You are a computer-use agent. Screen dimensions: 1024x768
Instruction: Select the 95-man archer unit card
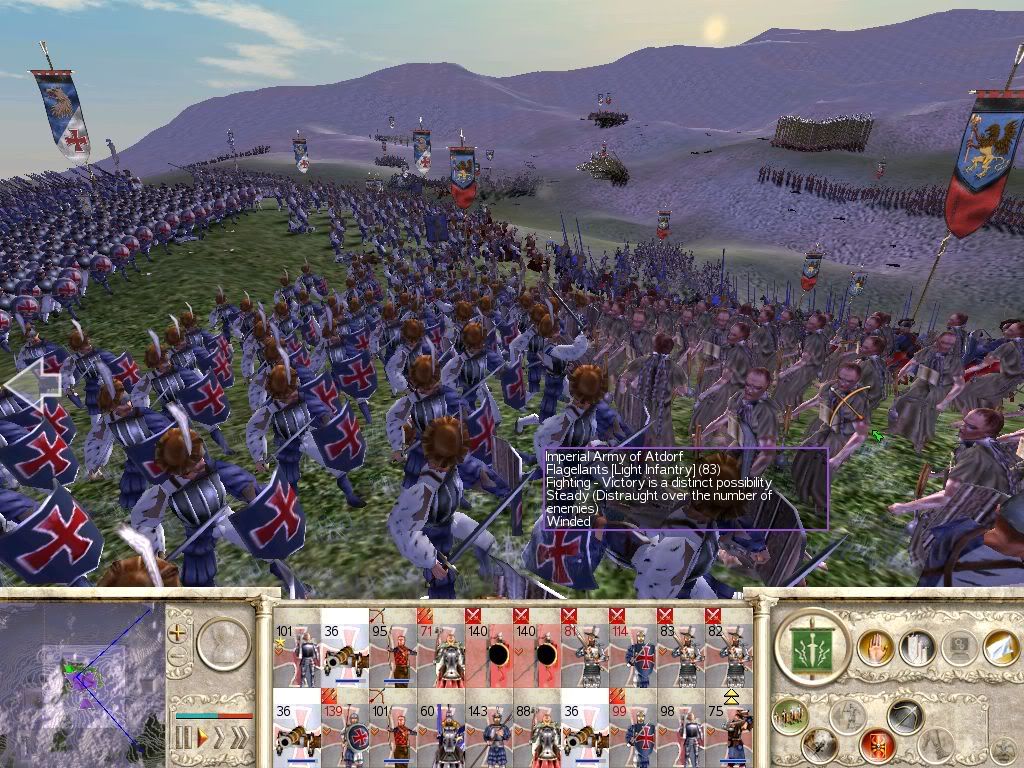click(x=392, y=648)
